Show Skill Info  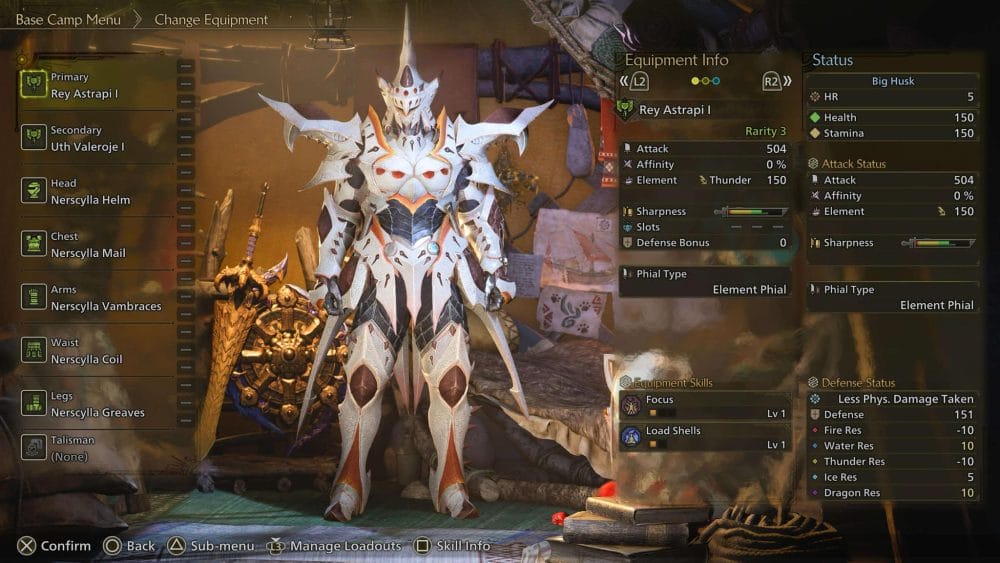(452, 546)
